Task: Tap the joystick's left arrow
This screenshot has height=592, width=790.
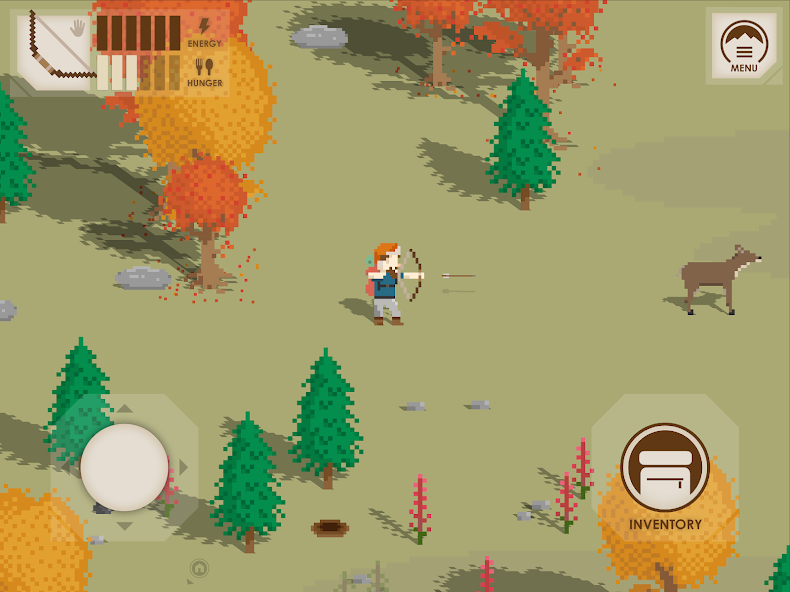Action: coord(66,467)
